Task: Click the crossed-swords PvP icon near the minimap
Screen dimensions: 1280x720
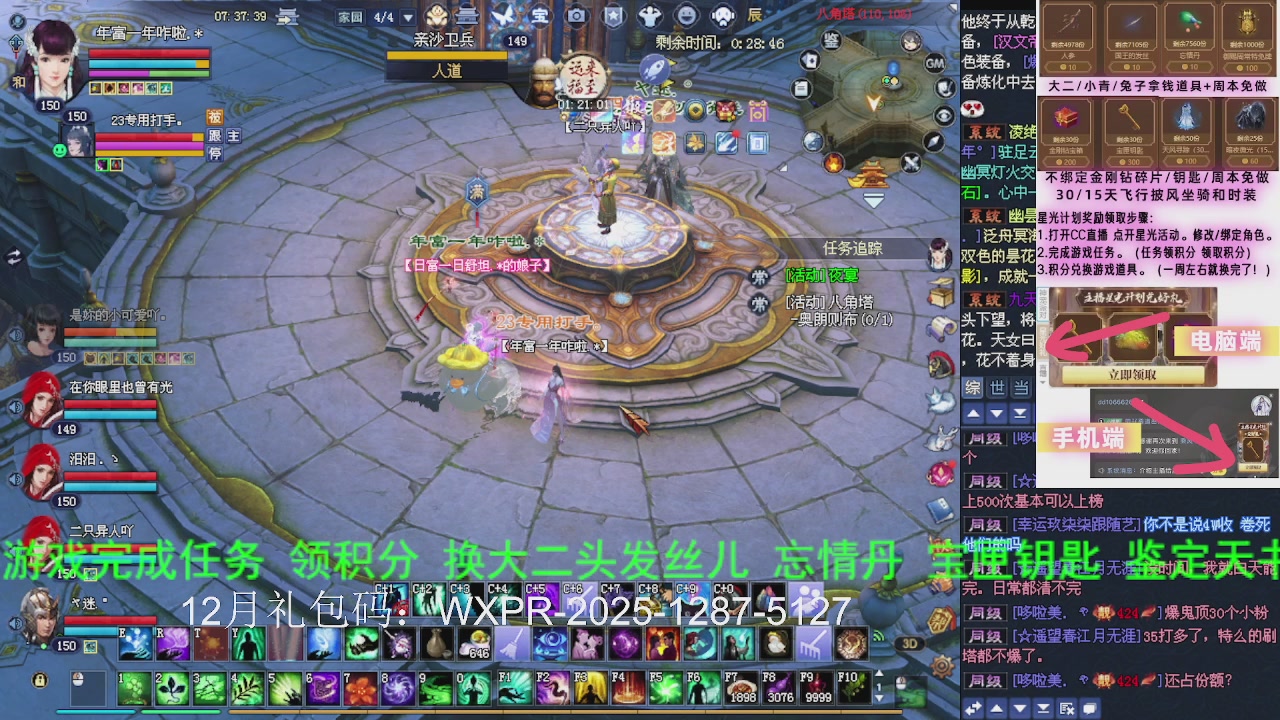Action: tap(912, 162)
